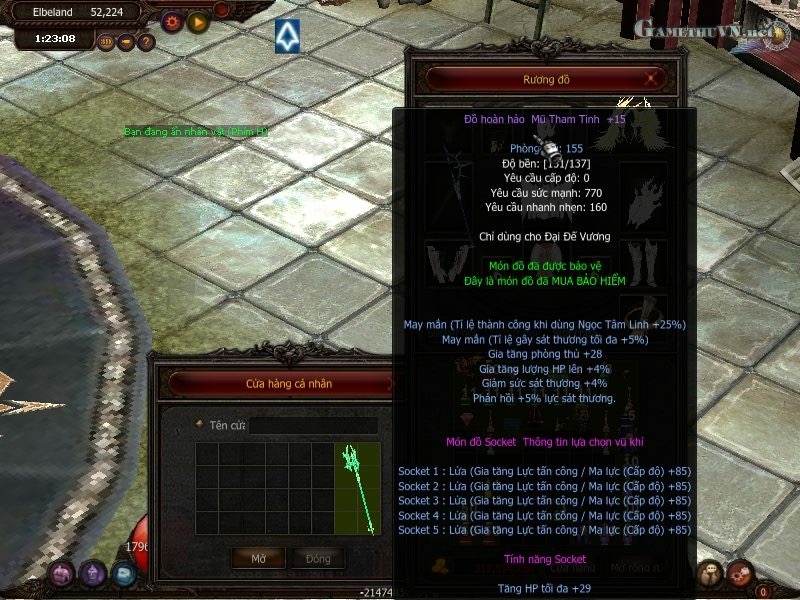
Task: Open help with the question mark button
Action: [x=146, y=42]
